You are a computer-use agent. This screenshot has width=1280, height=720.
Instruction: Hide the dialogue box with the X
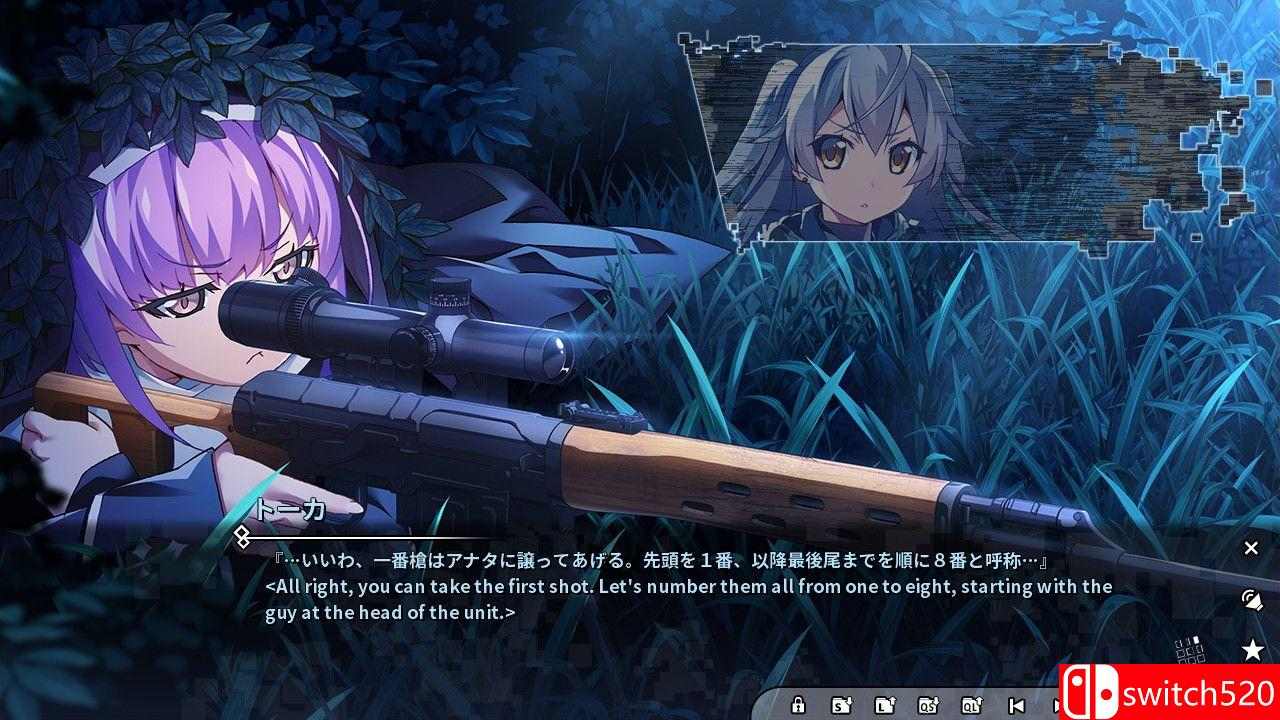[x=1250, y=548]
